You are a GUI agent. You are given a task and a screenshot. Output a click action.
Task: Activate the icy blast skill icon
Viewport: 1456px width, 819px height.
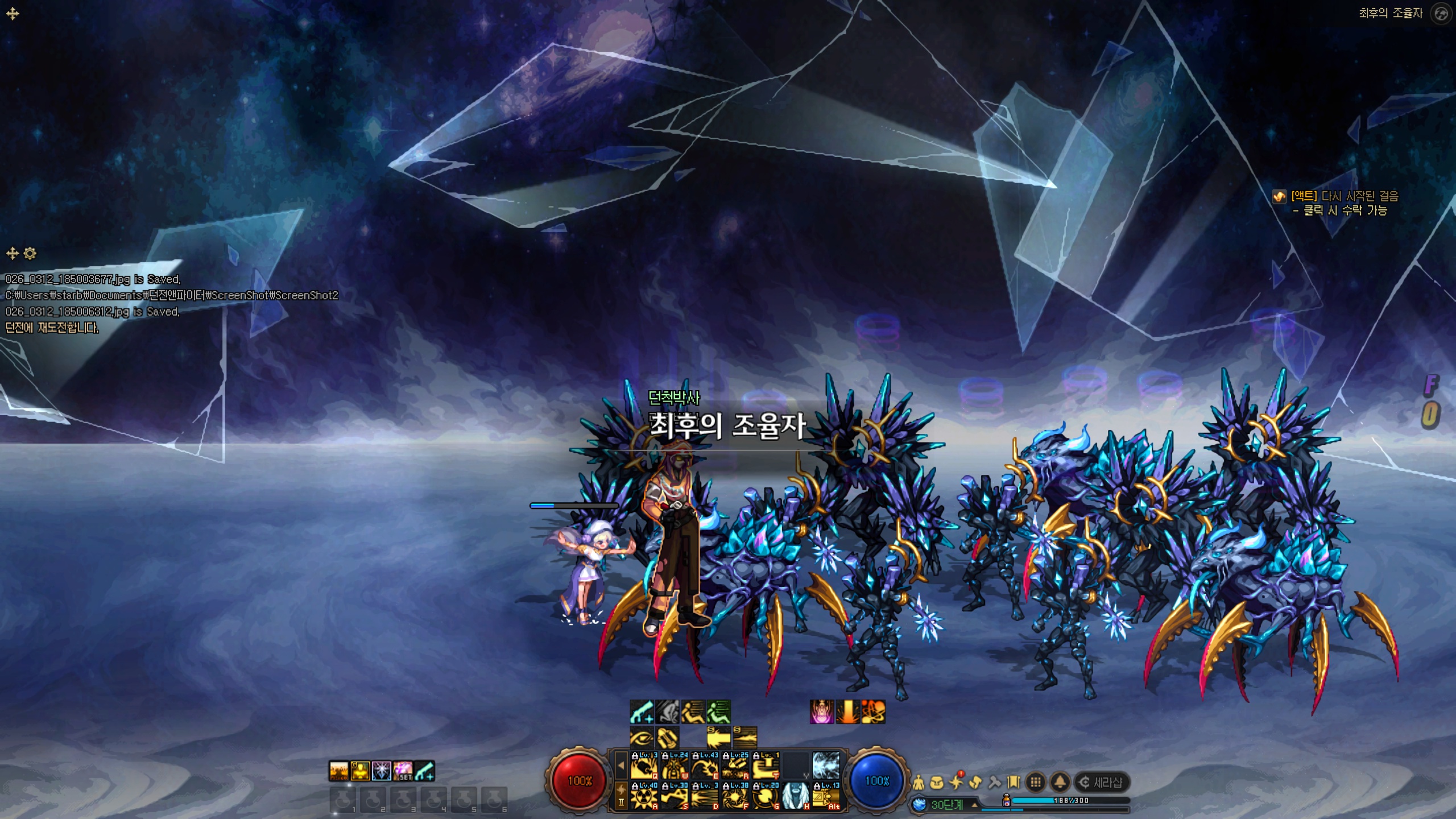pos(826,766)
